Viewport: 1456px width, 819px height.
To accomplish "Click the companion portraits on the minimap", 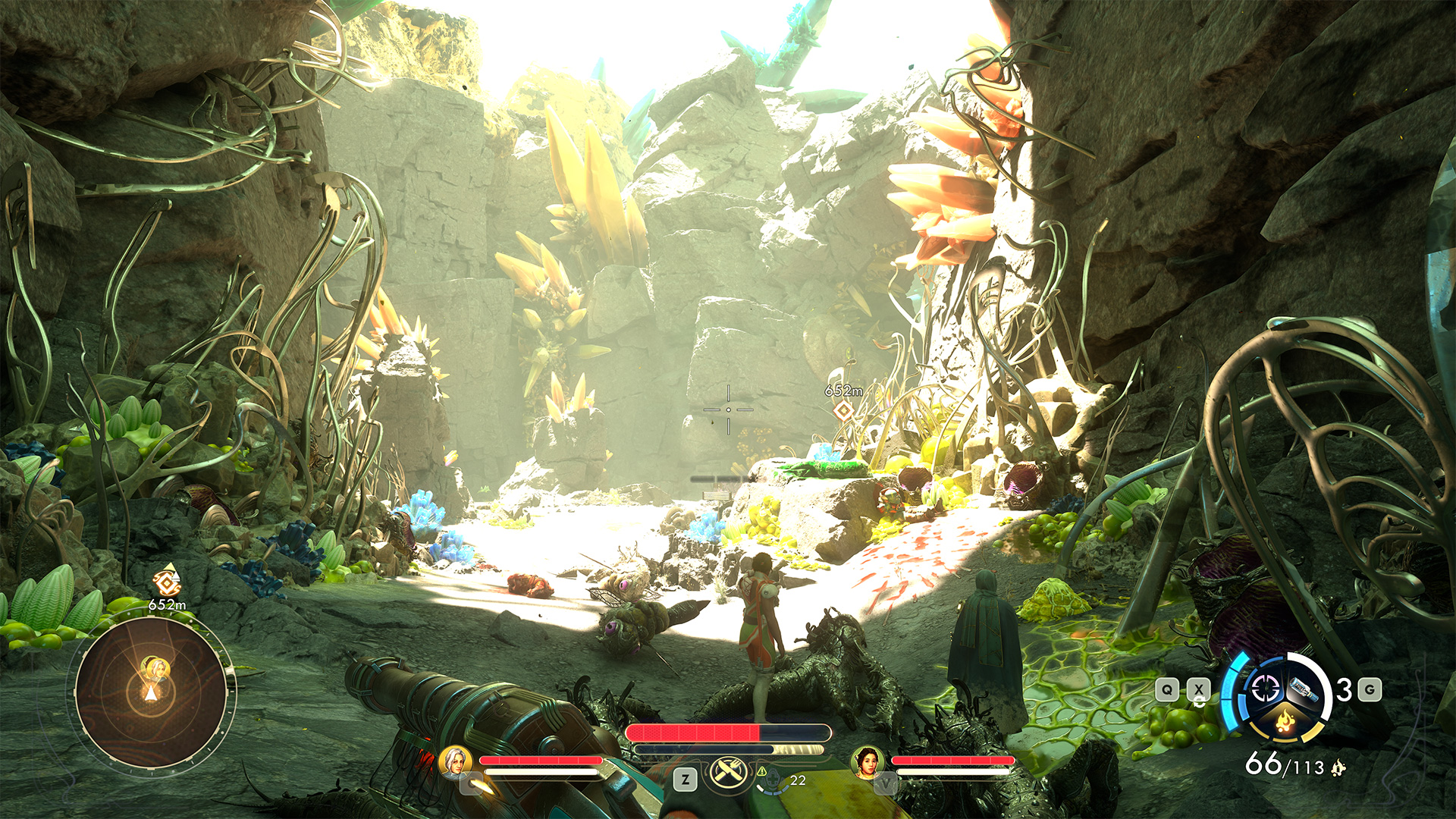I will (x=156, y=669).
